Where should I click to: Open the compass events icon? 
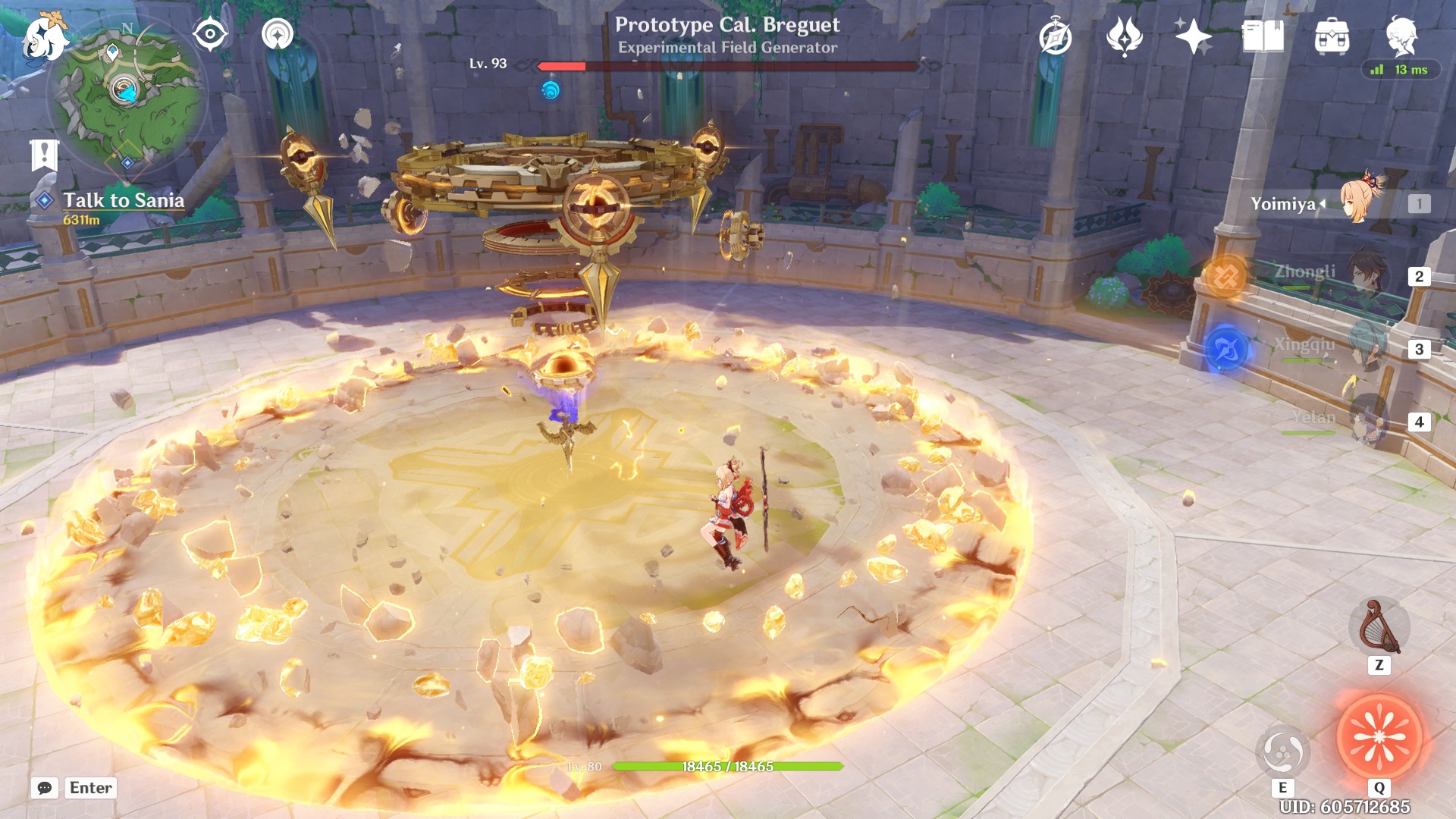pyautogui.click(x=1055, y=37)
